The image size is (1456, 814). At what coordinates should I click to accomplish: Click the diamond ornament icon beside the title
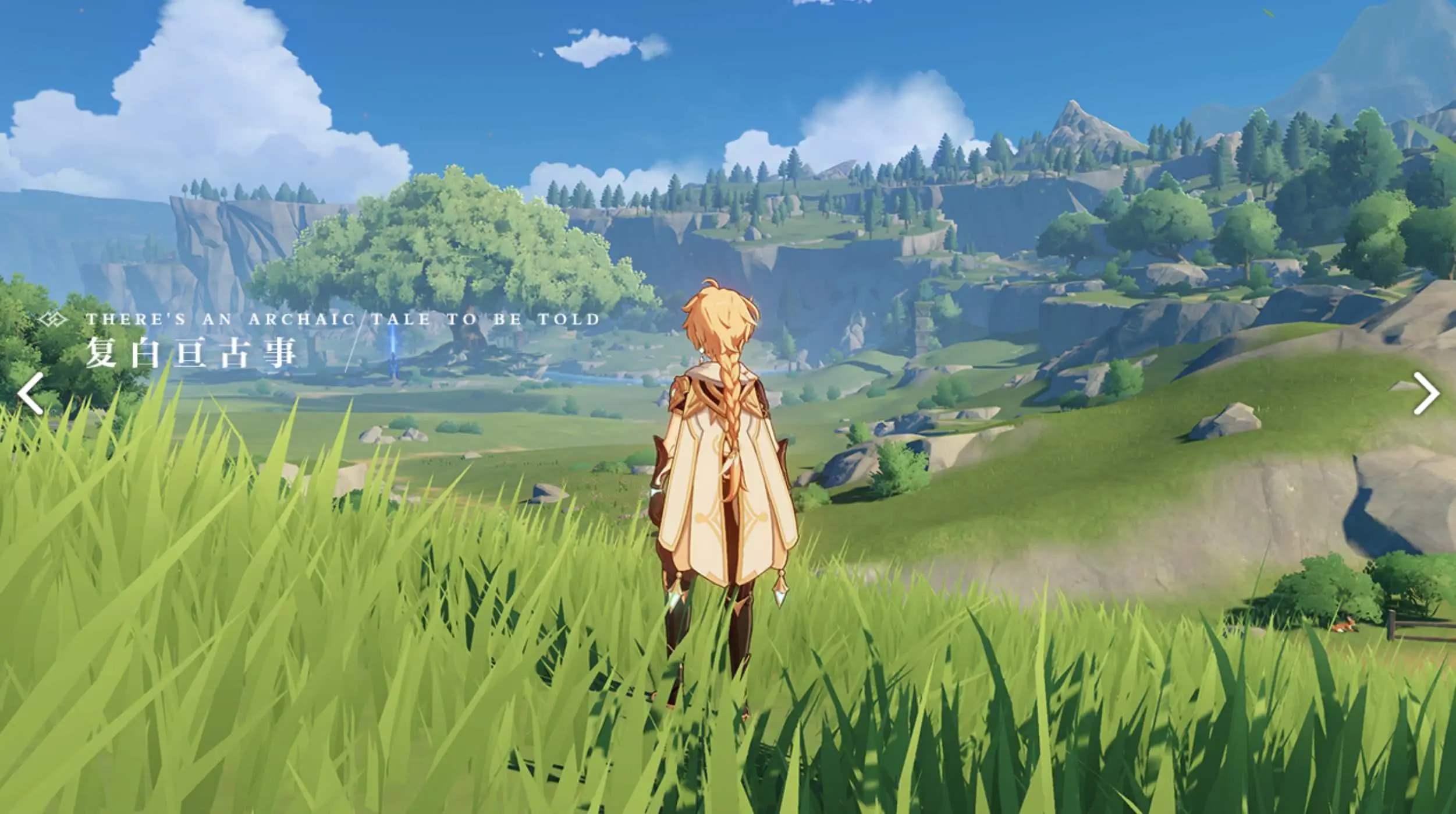click(51, 318)
